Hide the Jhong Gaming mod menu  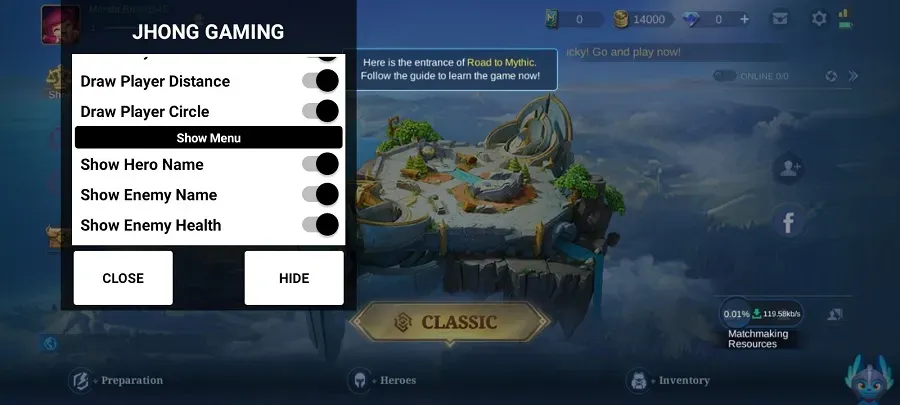(x=294, y=278)
